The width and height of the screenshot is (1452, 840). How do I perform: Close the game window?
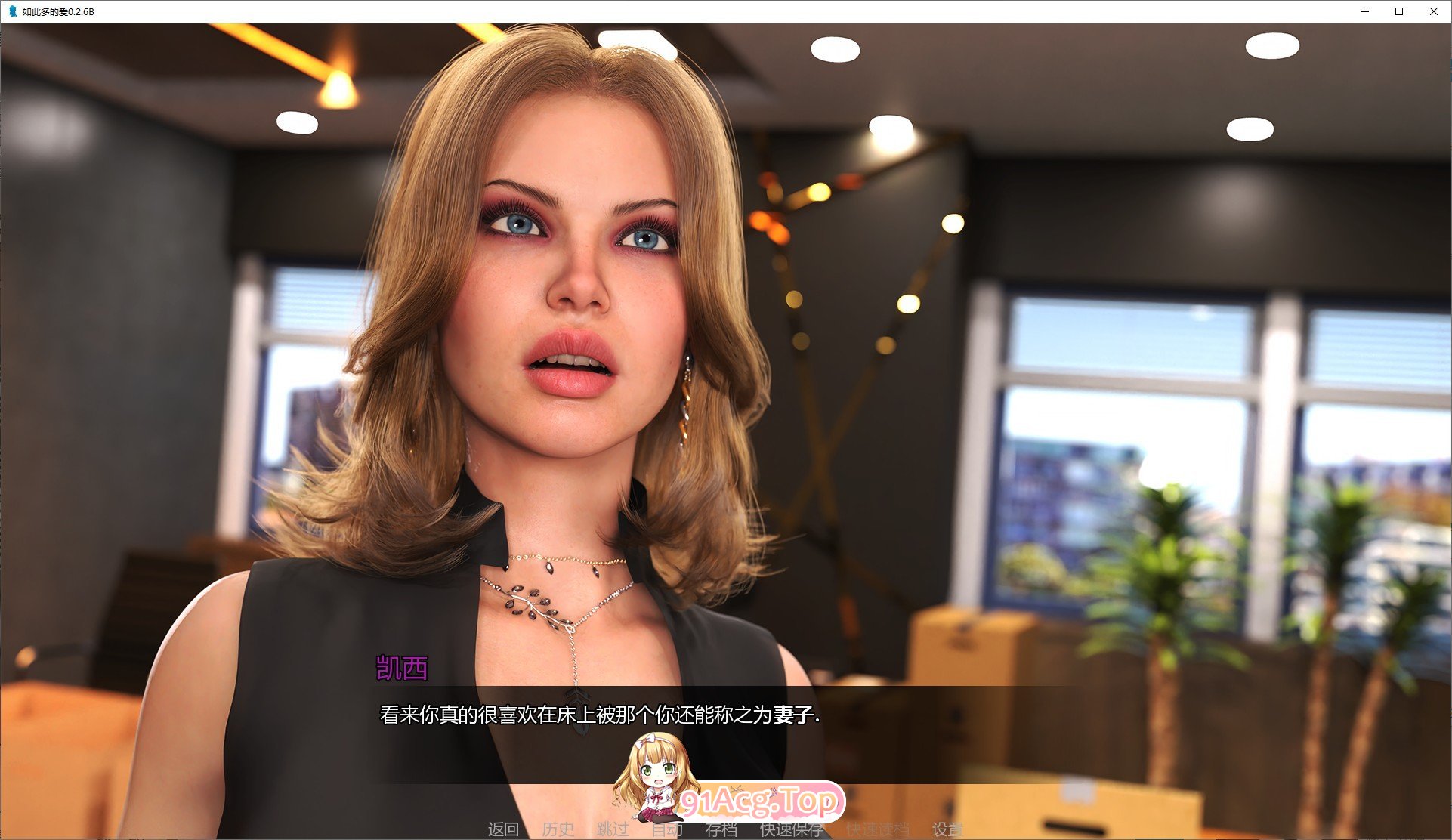click(1433, 11)
